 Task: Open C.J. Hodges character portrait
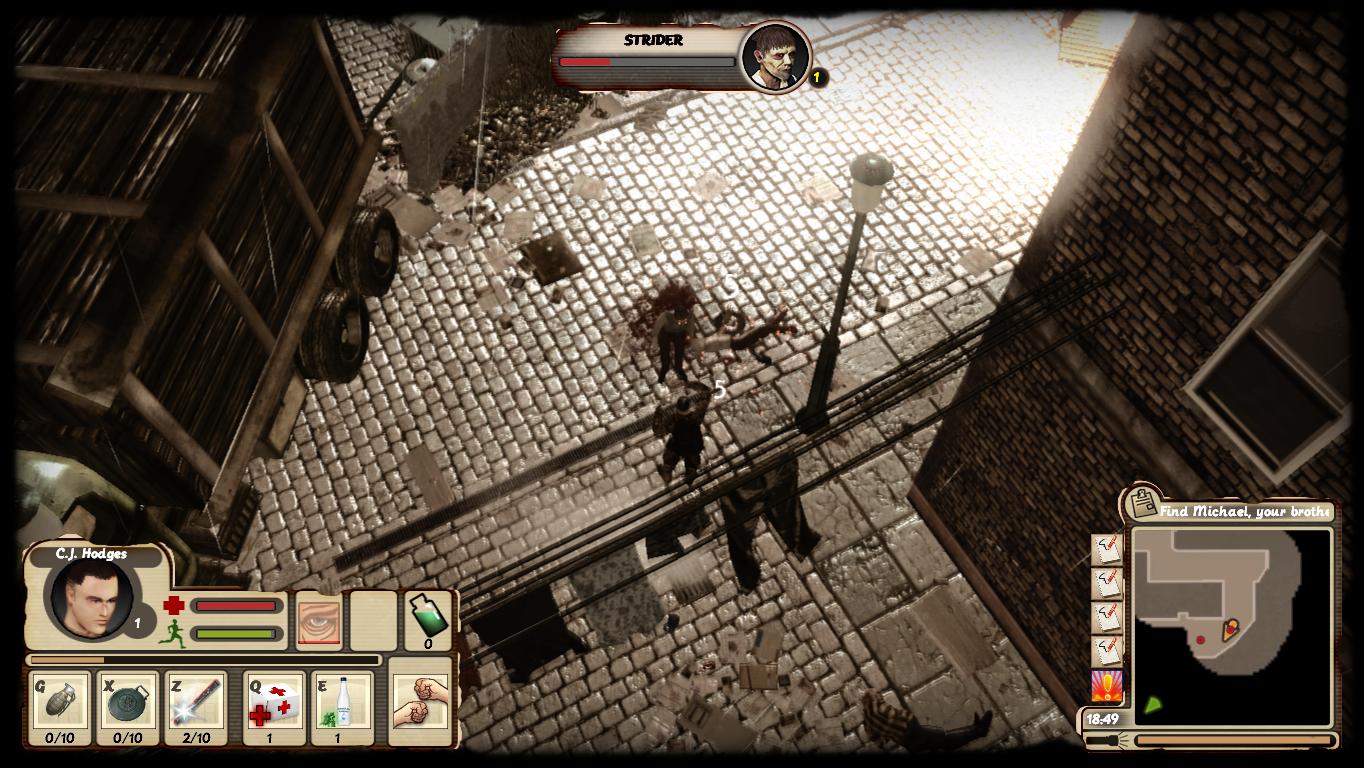click(91, 597)
